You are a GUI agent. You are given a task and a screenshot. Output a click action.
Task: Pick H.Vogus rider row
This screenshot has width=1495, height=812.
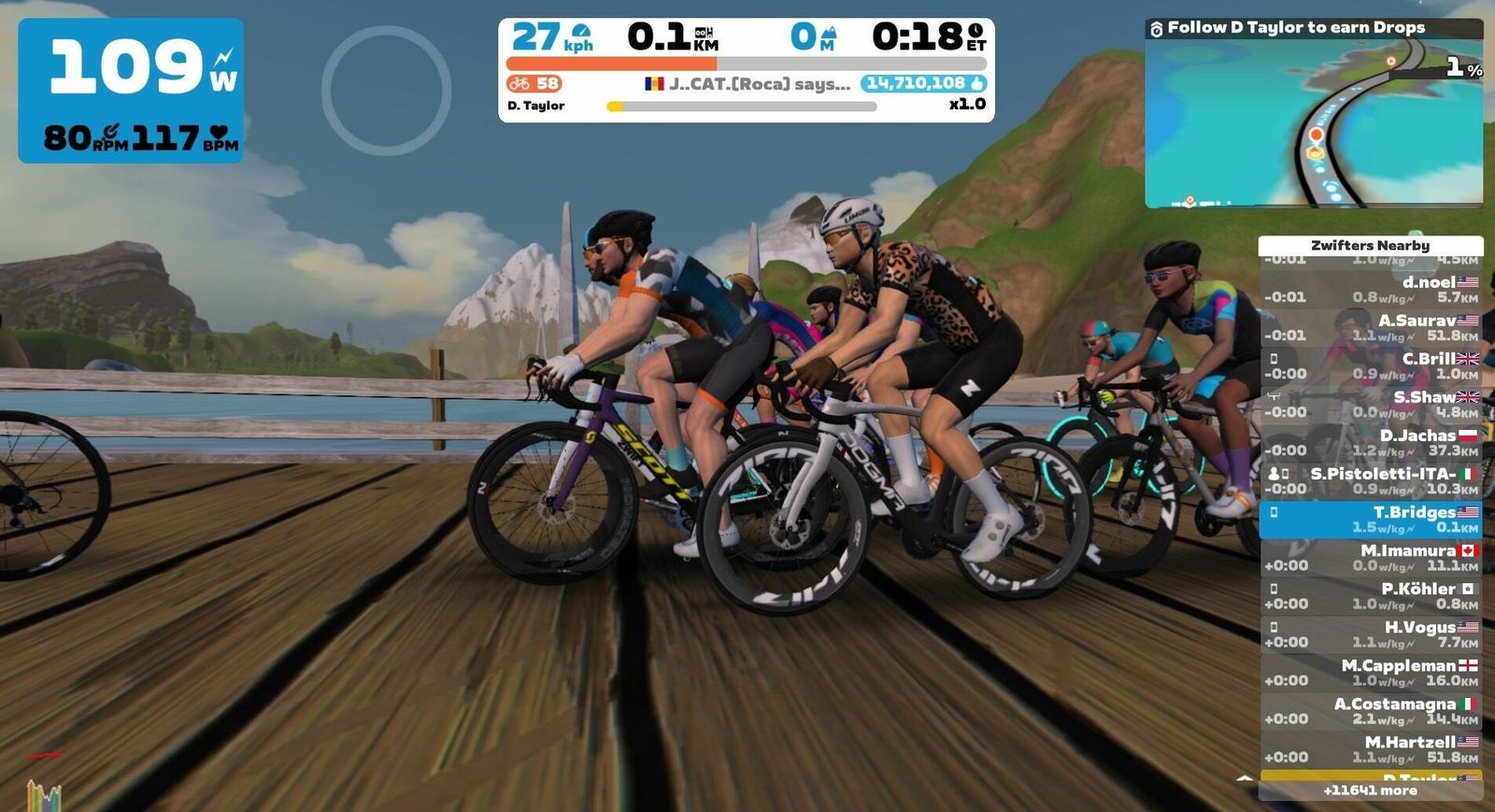click(1371, 634)
